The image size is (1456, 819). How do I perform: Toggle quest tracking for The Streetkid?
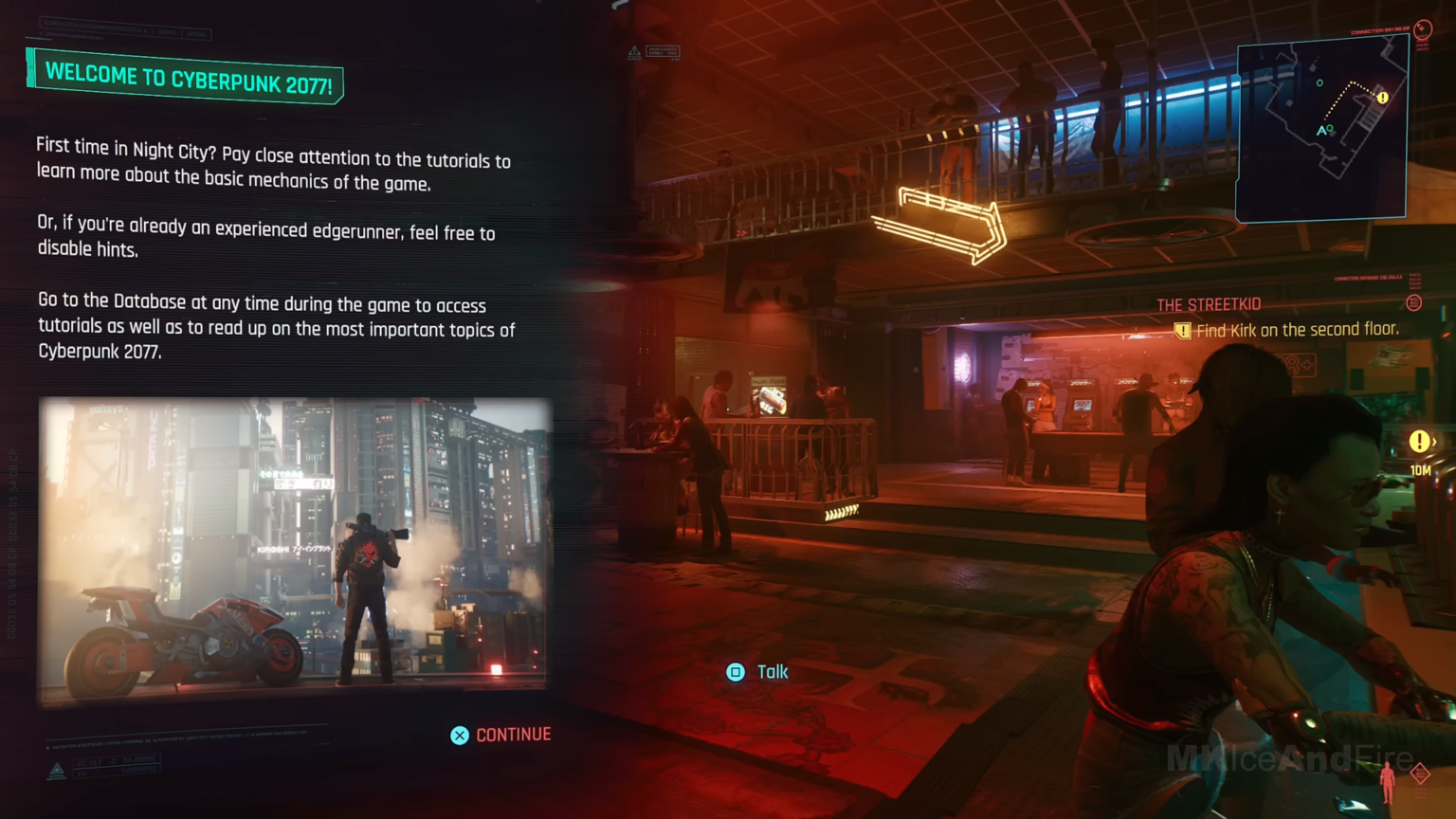(x=1209, y=304)
